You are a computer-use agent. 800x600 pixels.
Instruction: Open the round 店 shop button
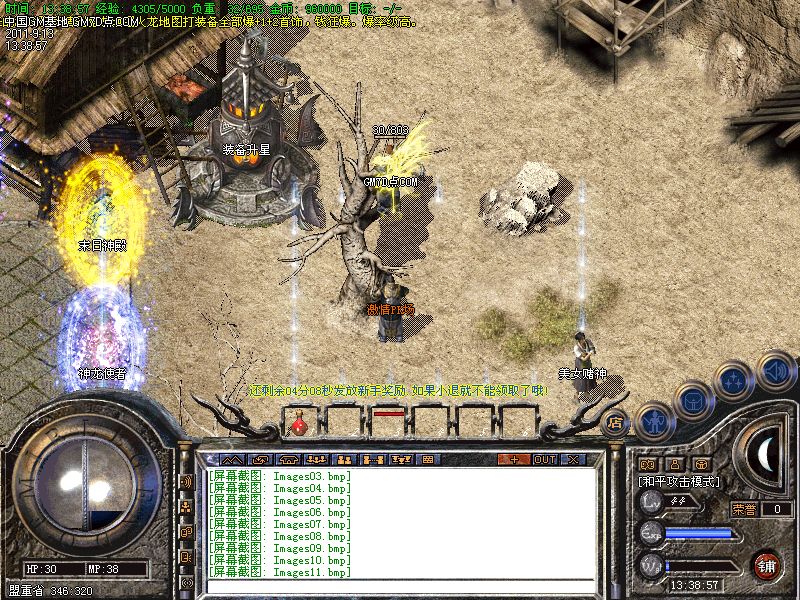pyautogui.click(x=615, y=422)
